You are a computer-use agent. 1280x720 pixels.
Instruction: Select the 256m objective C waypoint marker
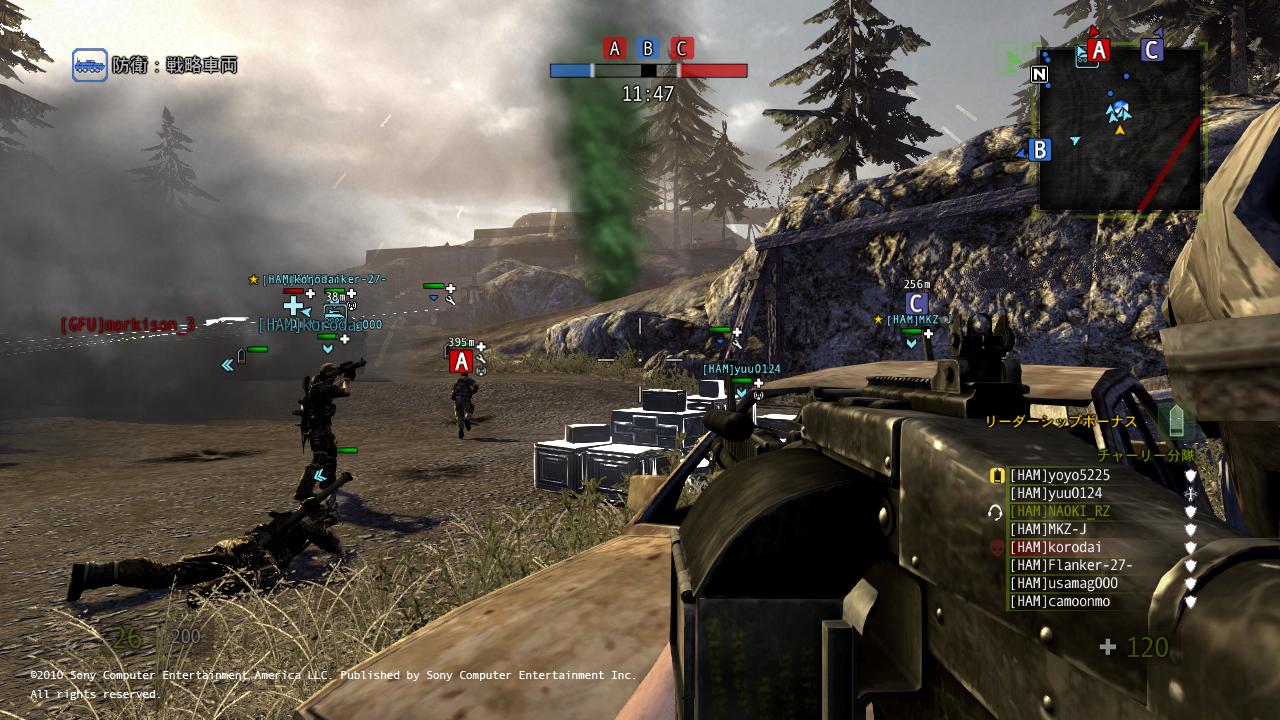[916, 303]
